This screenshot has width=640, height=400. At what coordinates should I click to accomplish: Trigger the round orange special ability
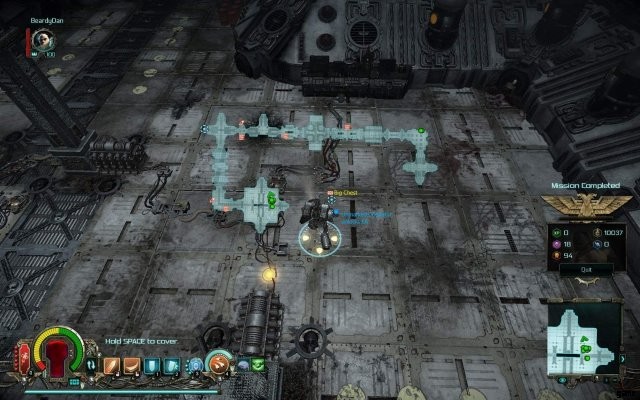(x=220, y=364)
